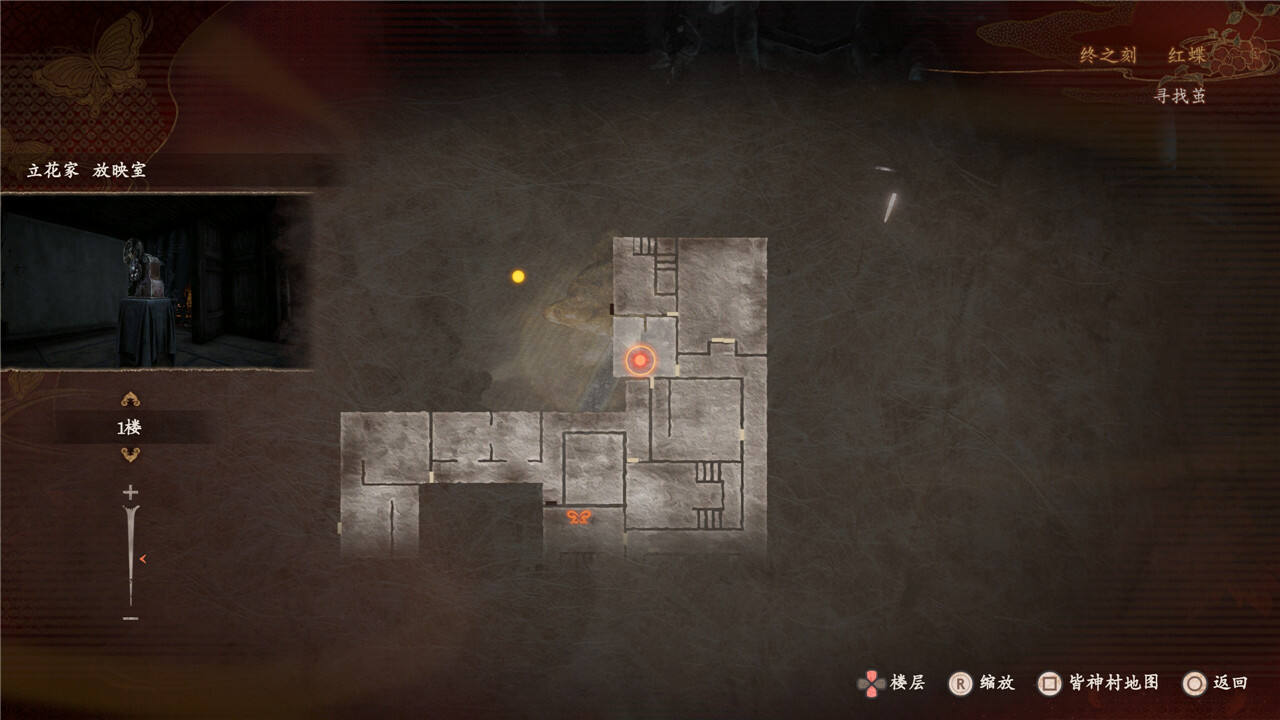Go down one floor with the lower arrow
The image size is (1280, 720).
click(x=130, y=455)
